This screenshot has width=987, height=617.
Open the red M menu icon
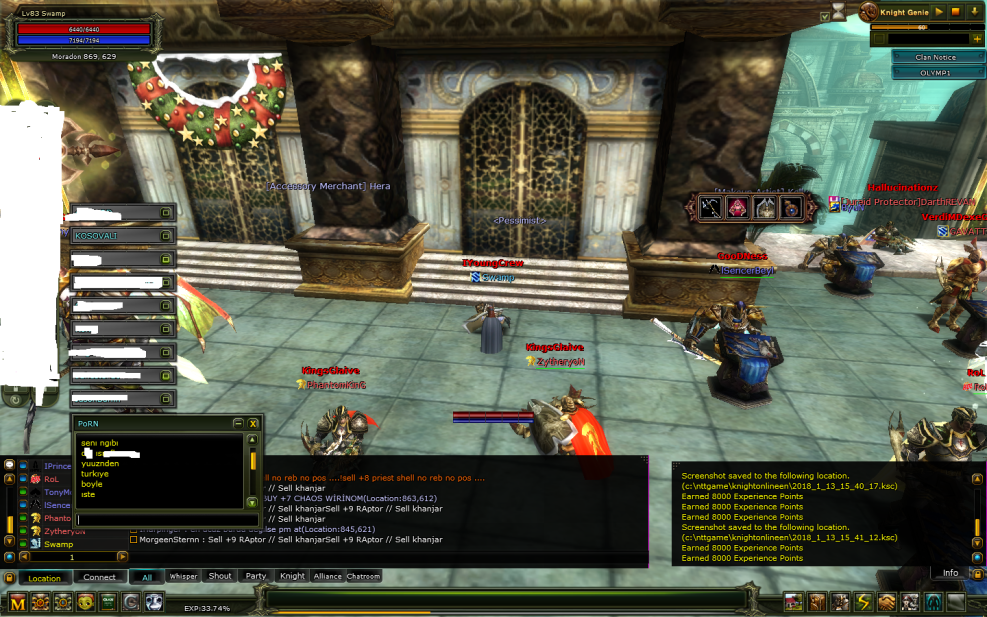[x=18, y=602]
